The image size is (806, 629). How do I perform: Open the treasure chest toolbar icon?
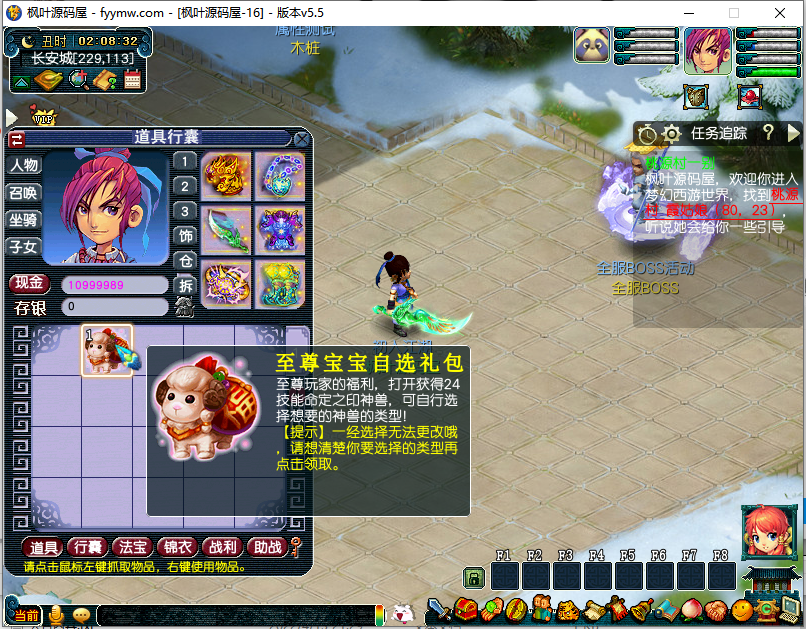(x=465, y=608)
